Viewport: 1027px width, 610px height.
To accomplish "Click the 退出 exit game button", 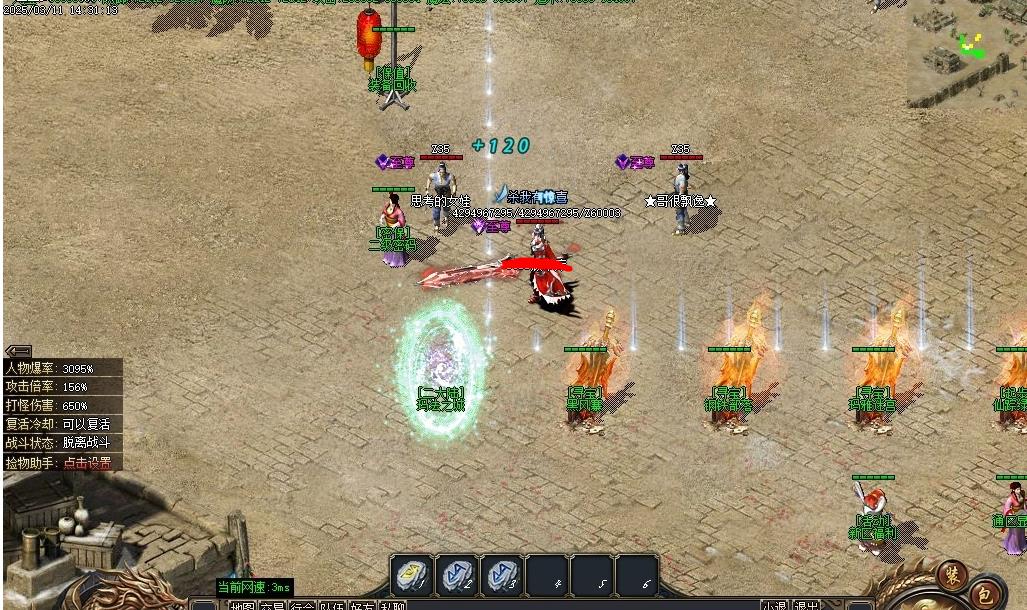I will (x=806, y=605).
